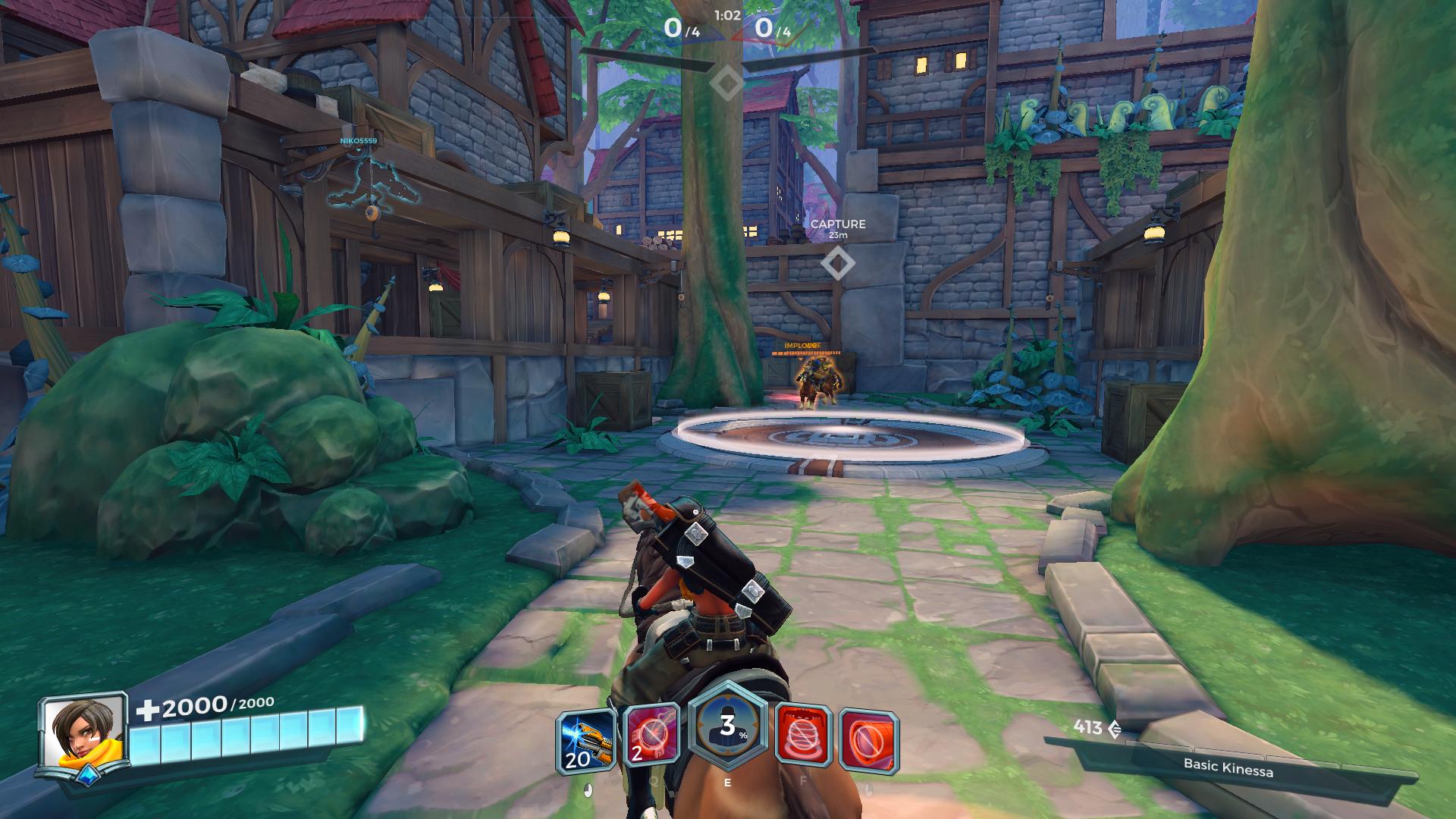
Task: Click the Capture objective diamond marker
Action: coord(837,263)
